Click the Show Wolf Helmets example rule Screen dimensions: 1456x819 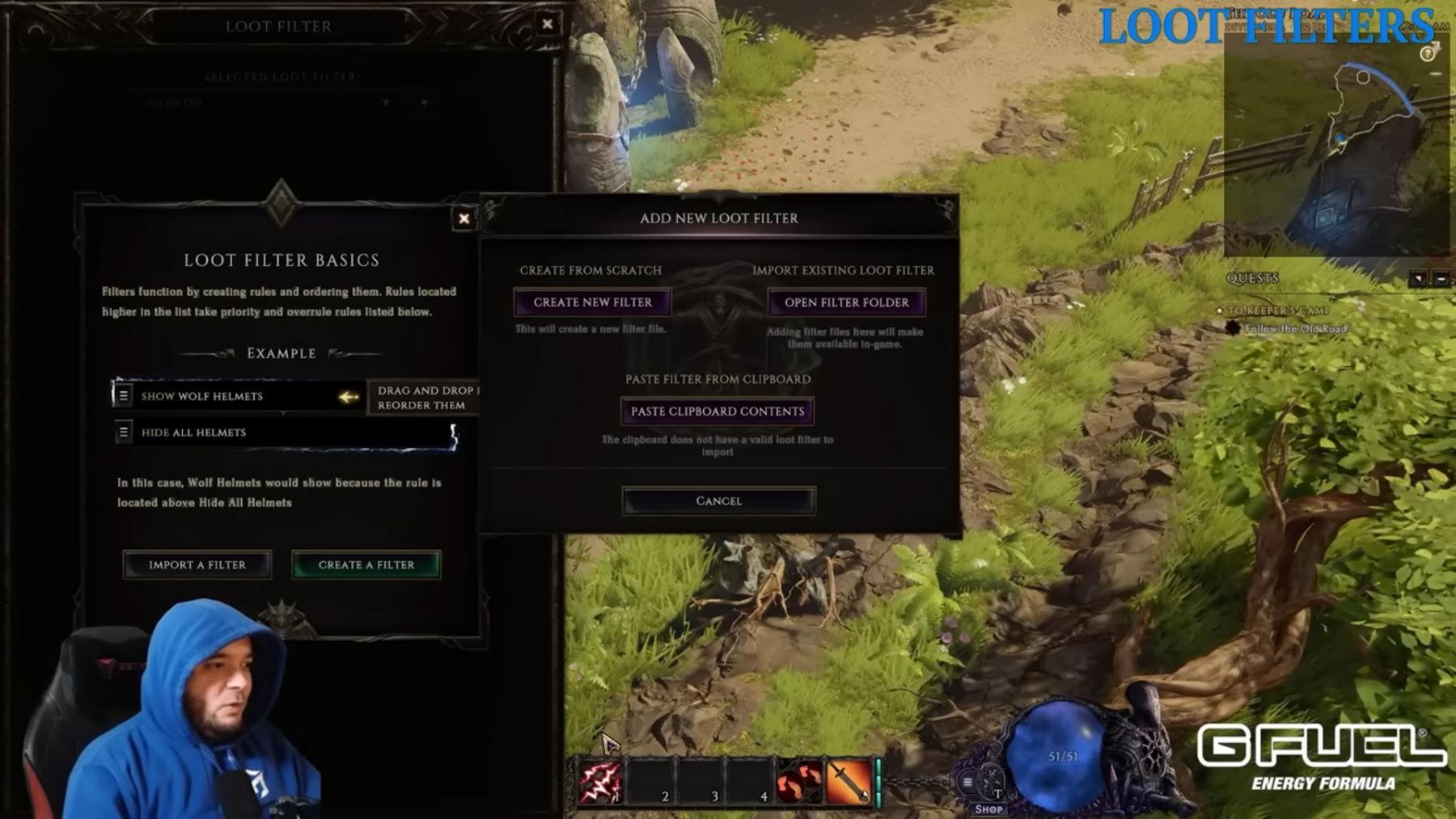click(x=202, y=396)
